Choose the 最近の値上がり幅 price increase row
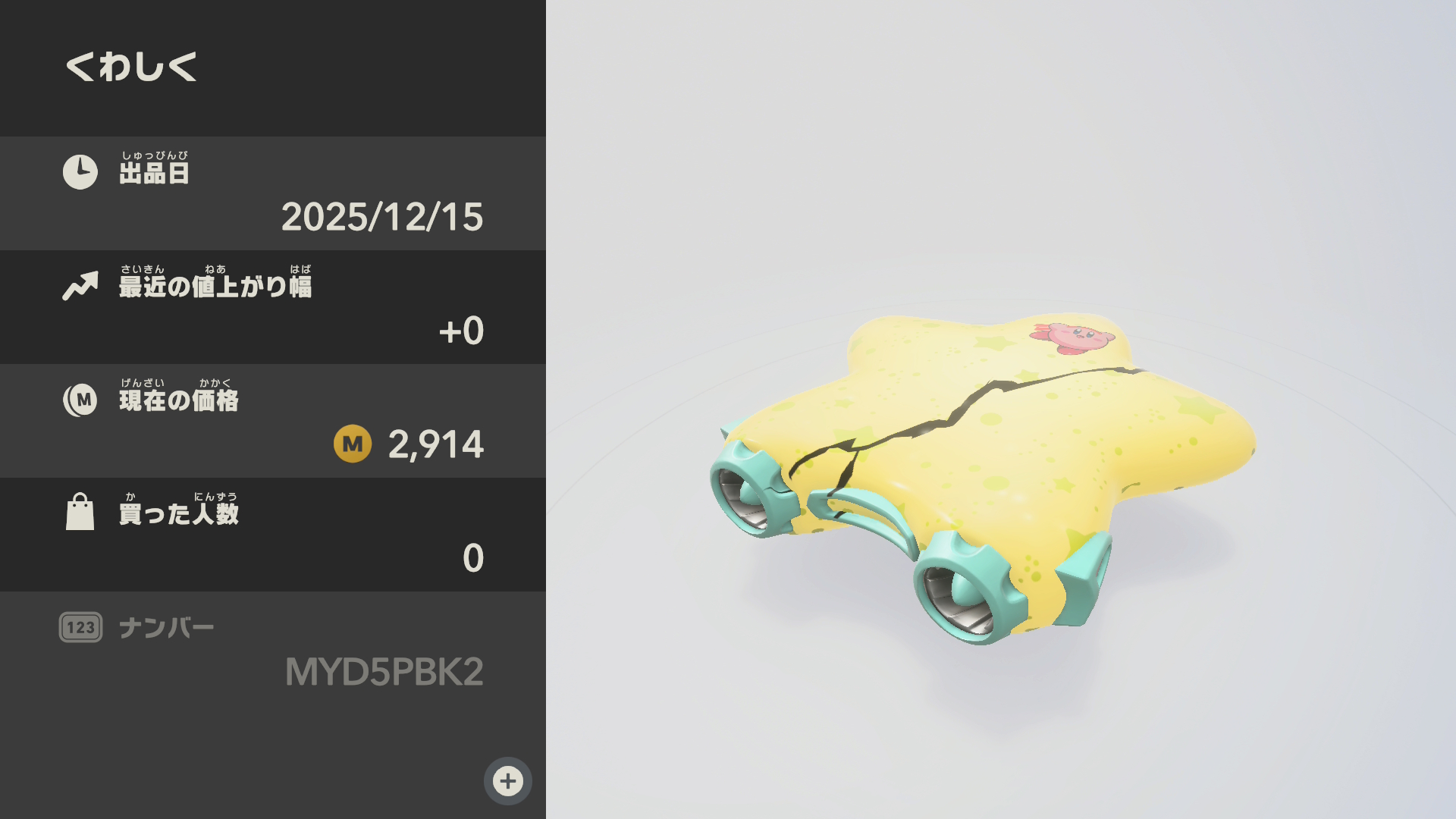 [x=273, y=307]
